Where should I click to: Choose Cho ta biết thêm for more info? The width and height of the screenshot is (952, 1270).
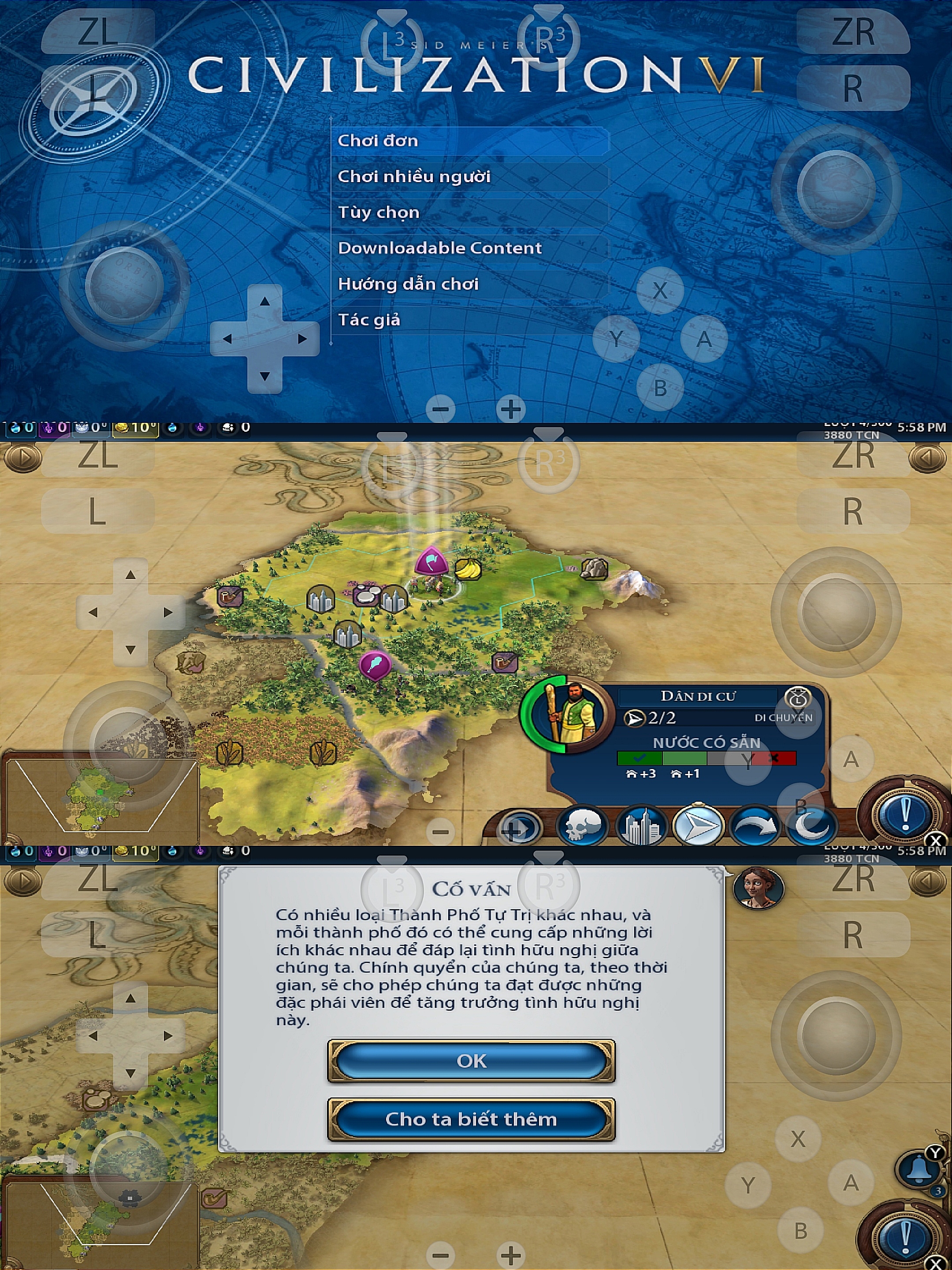click(x=471, y=1119)
